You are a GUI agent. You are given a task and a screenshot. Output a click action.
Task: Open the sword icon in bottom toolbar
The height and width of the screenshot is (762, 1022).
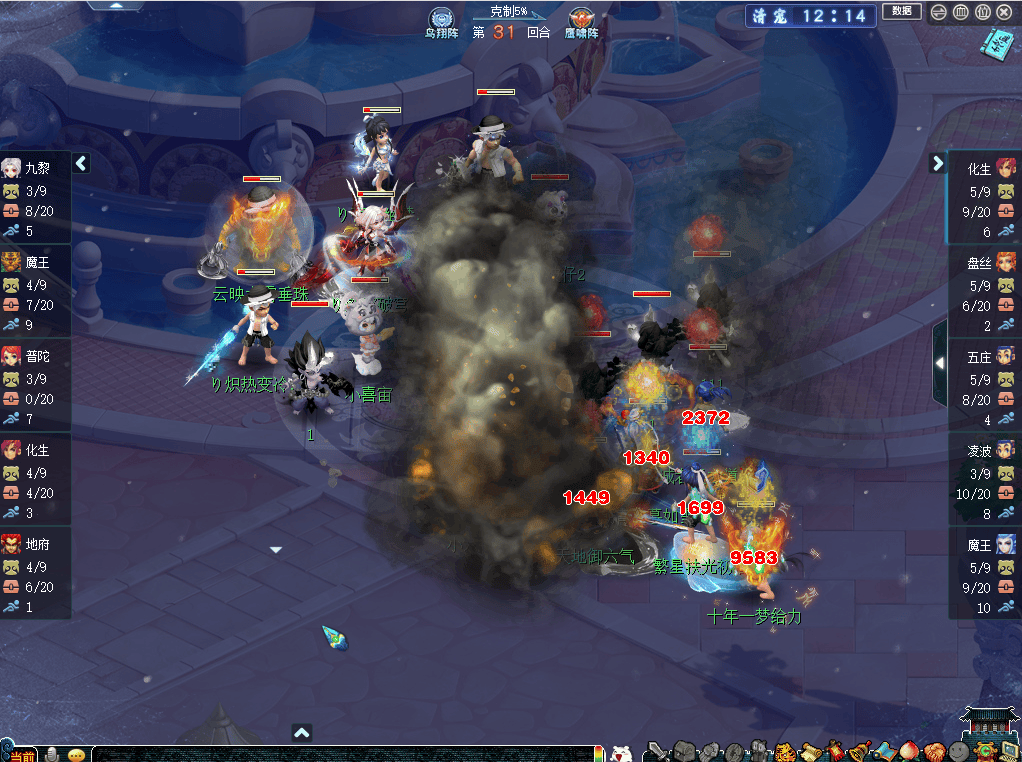[x=656, y=750]
